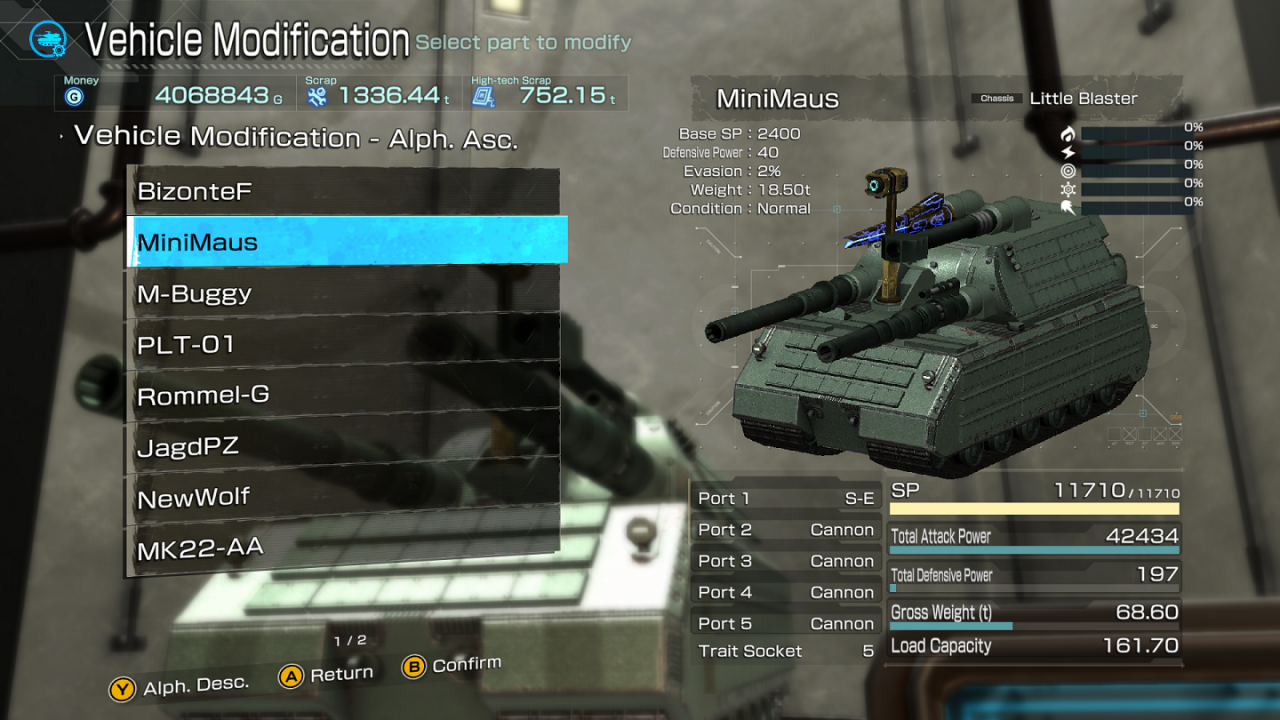Open Port 4 Cannon slot
The height and width of the screenshot is (720, 1280).
pyautogui.click(x=786, y=592)
